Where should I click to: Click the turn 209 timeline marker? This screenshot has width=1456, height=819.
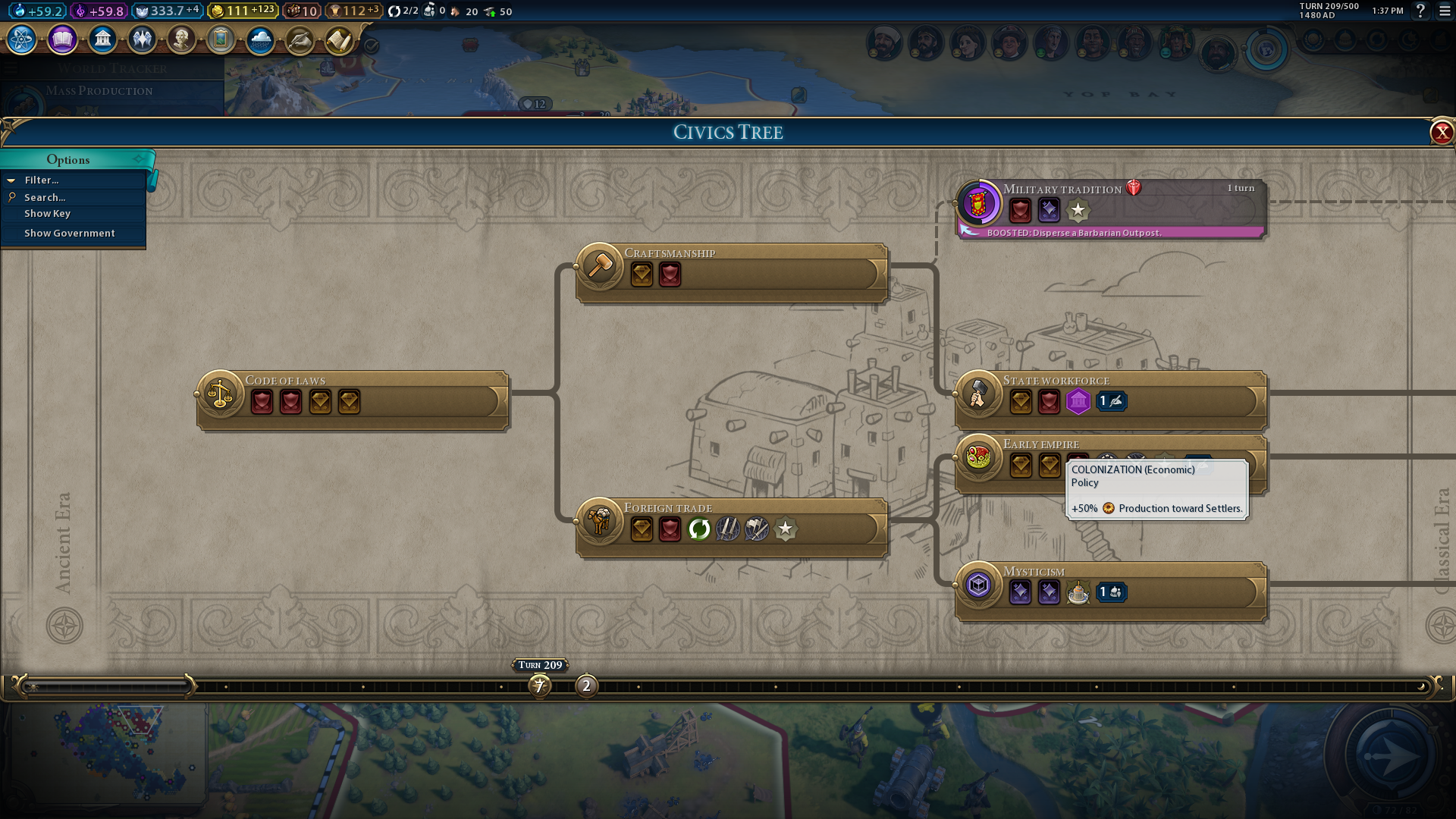point(539,686)
